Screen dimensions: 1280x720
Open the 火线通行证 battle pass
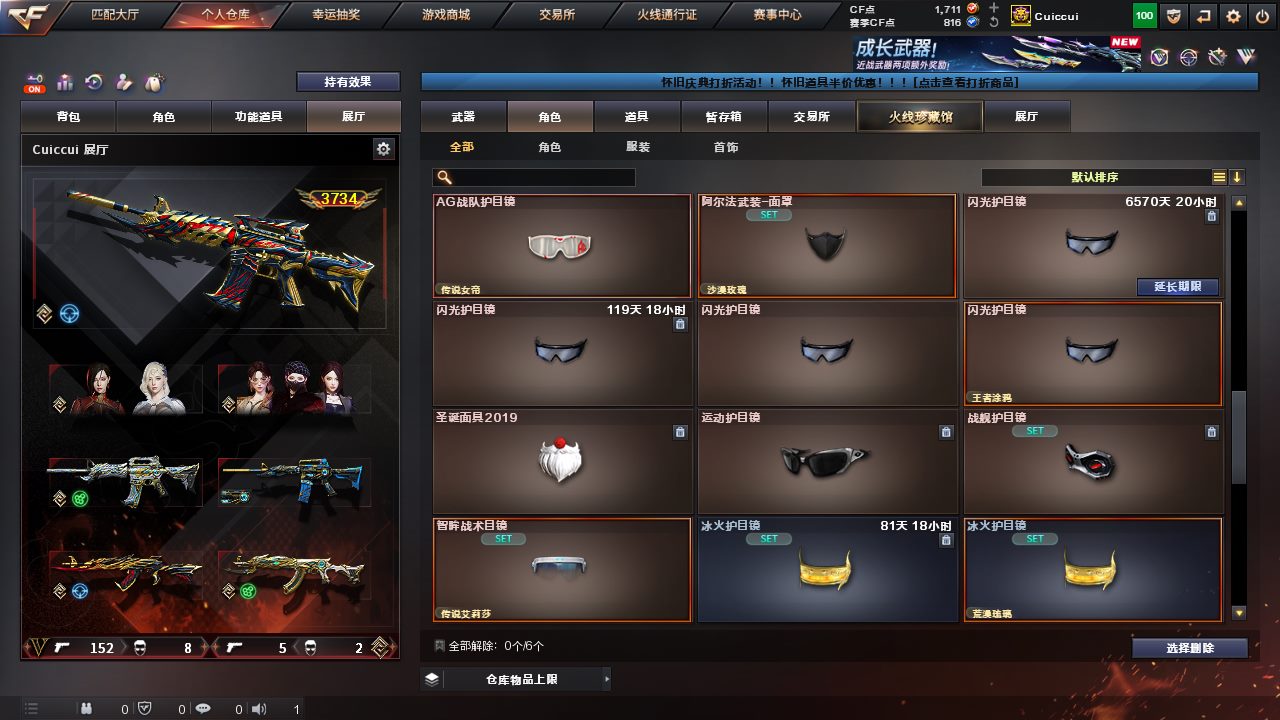(x=667, y=15)
